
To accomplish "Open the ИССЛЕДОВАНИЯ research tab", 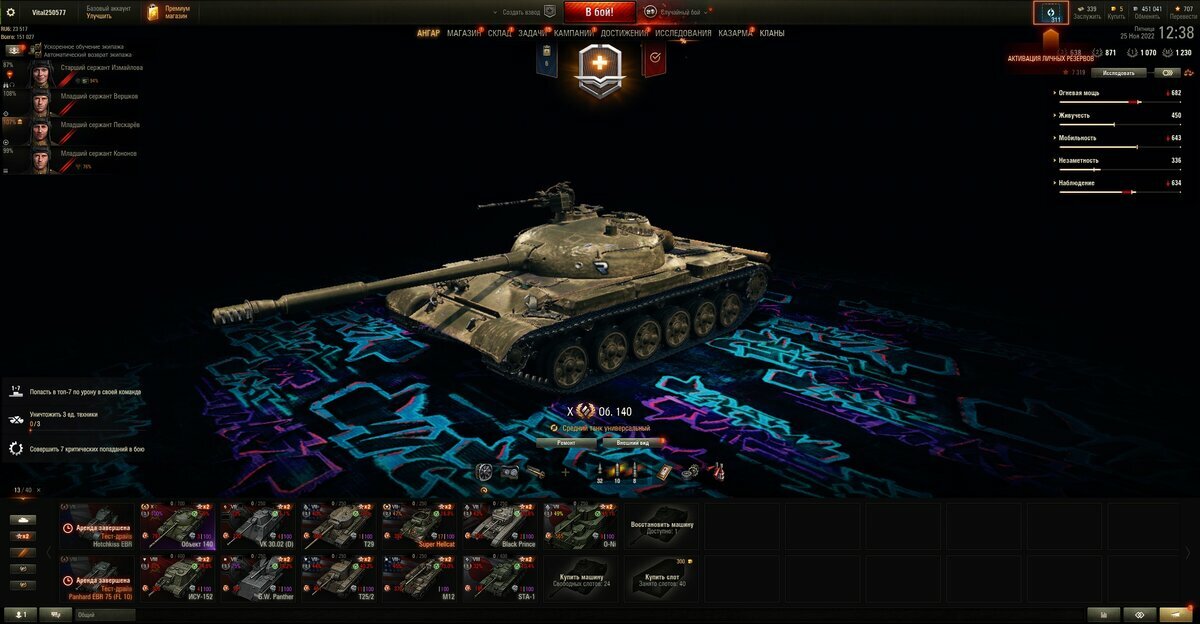I will tap(684, 33).
